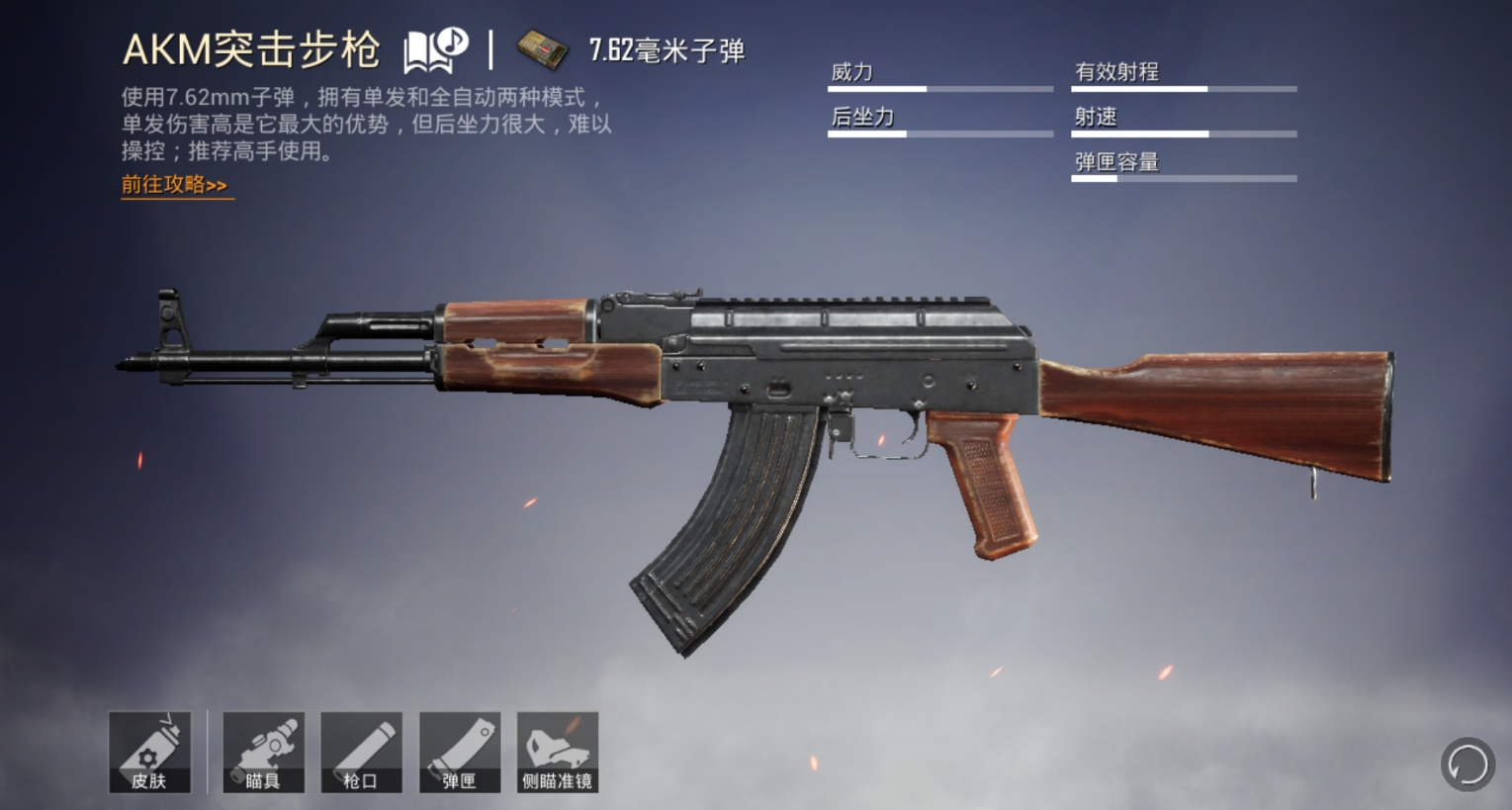Click the weapon guidebook icon beside the title
Screen dimensions: 1512x810
(x=435, y=48)
